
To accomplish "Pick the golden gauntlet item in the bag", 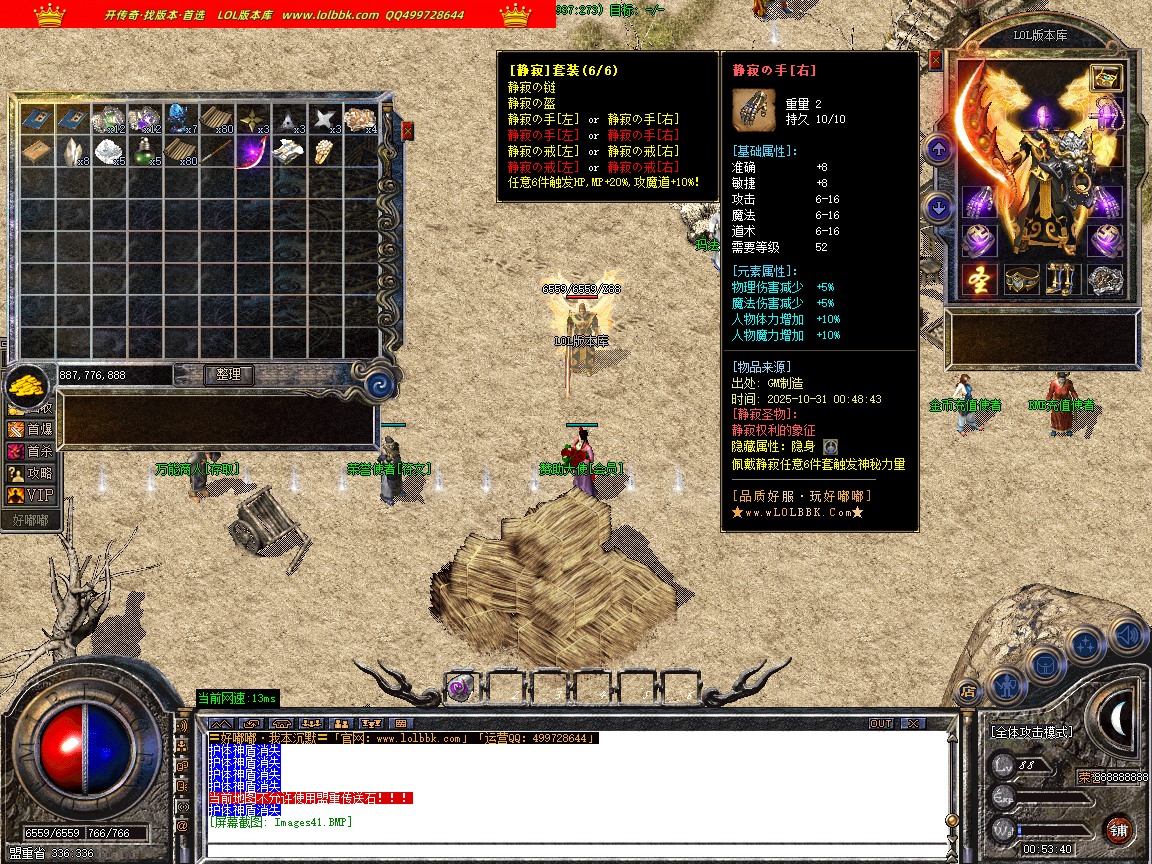I will (322, 152).
